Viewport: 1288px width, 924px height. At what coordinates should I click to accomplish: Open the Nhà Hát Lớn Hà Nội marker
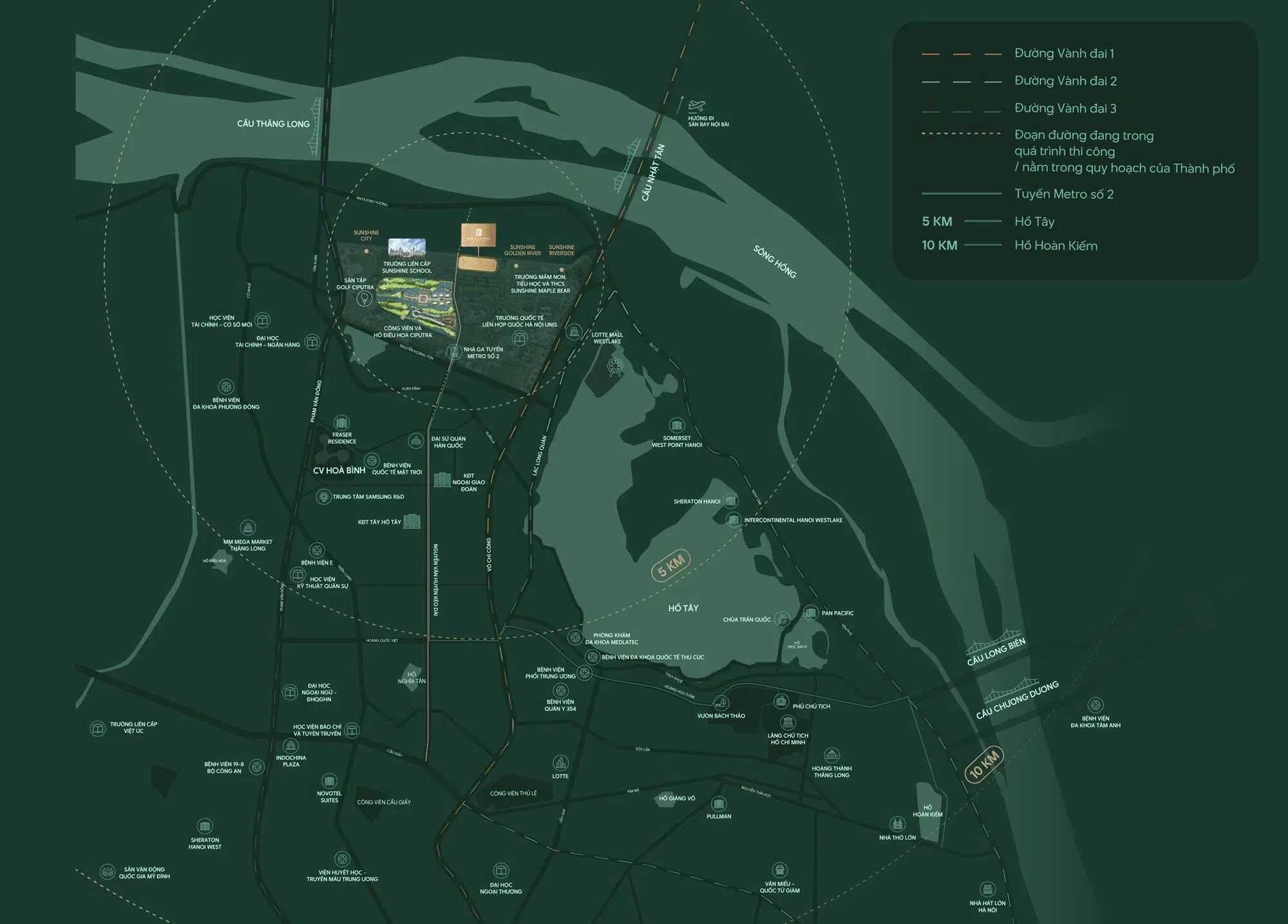point(987,889)
